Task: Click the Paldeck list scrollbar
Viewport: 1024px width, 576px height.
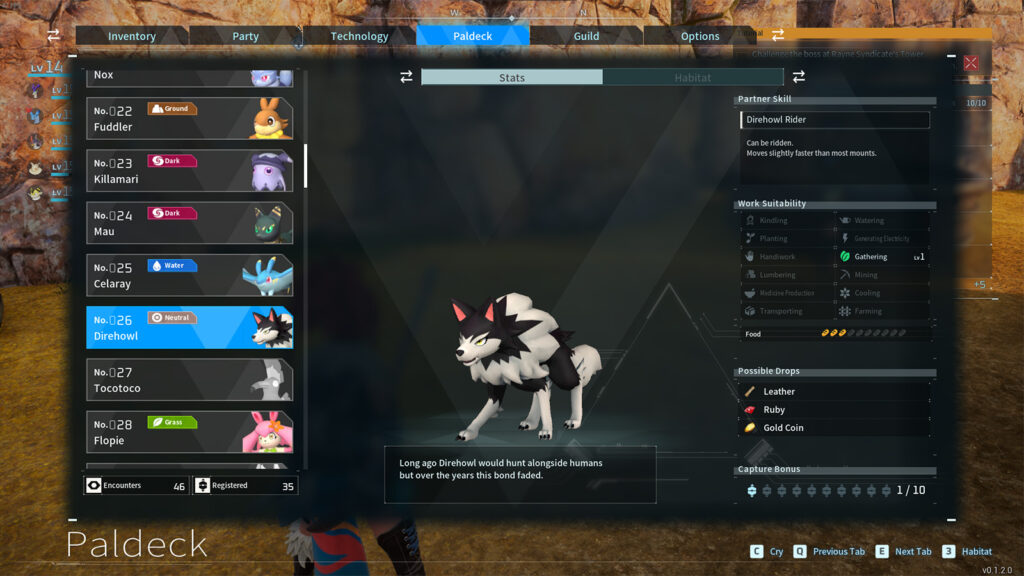Action: pos(306,166)
